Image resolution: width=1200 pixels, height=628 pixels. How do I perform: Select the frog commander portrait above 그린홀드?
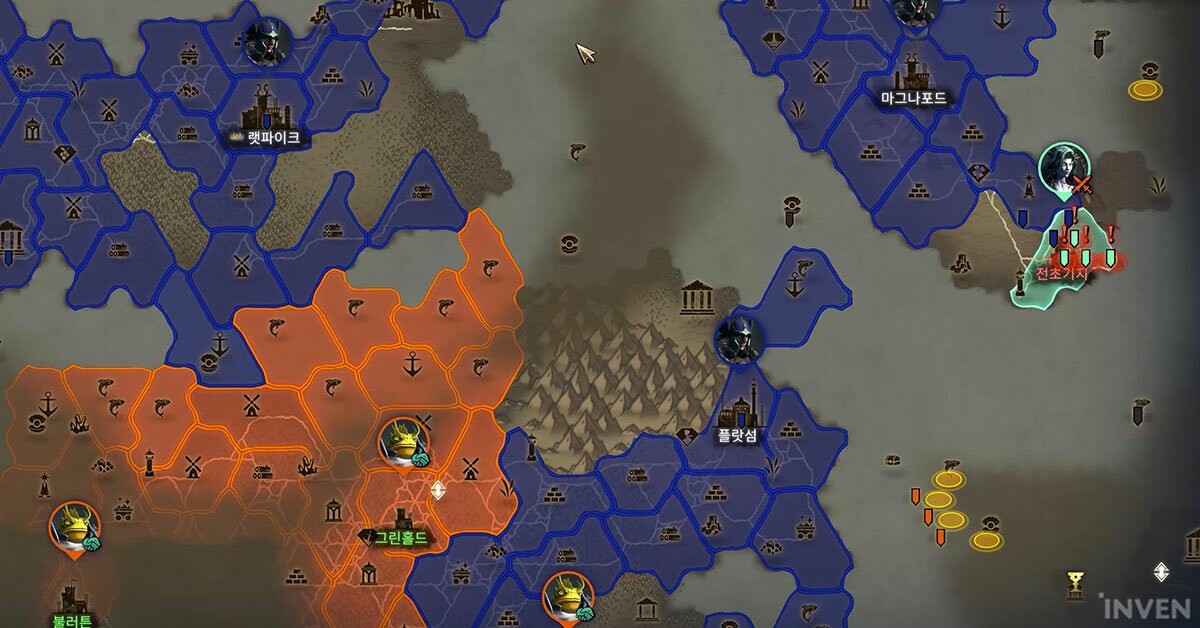[403, 443]
